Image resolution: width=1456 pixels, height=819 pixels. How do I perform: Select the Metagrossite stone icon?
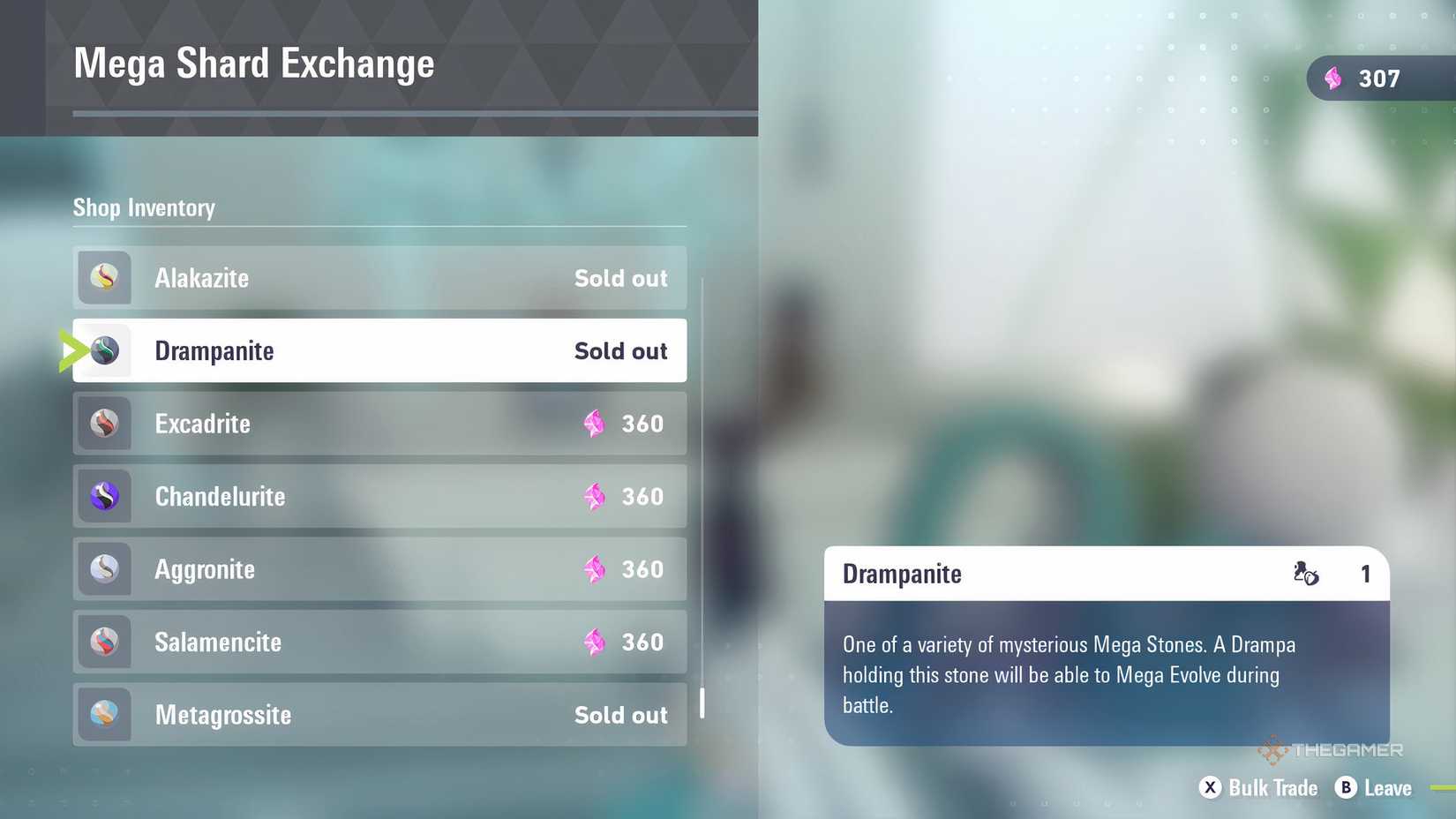tap(104, 715)
